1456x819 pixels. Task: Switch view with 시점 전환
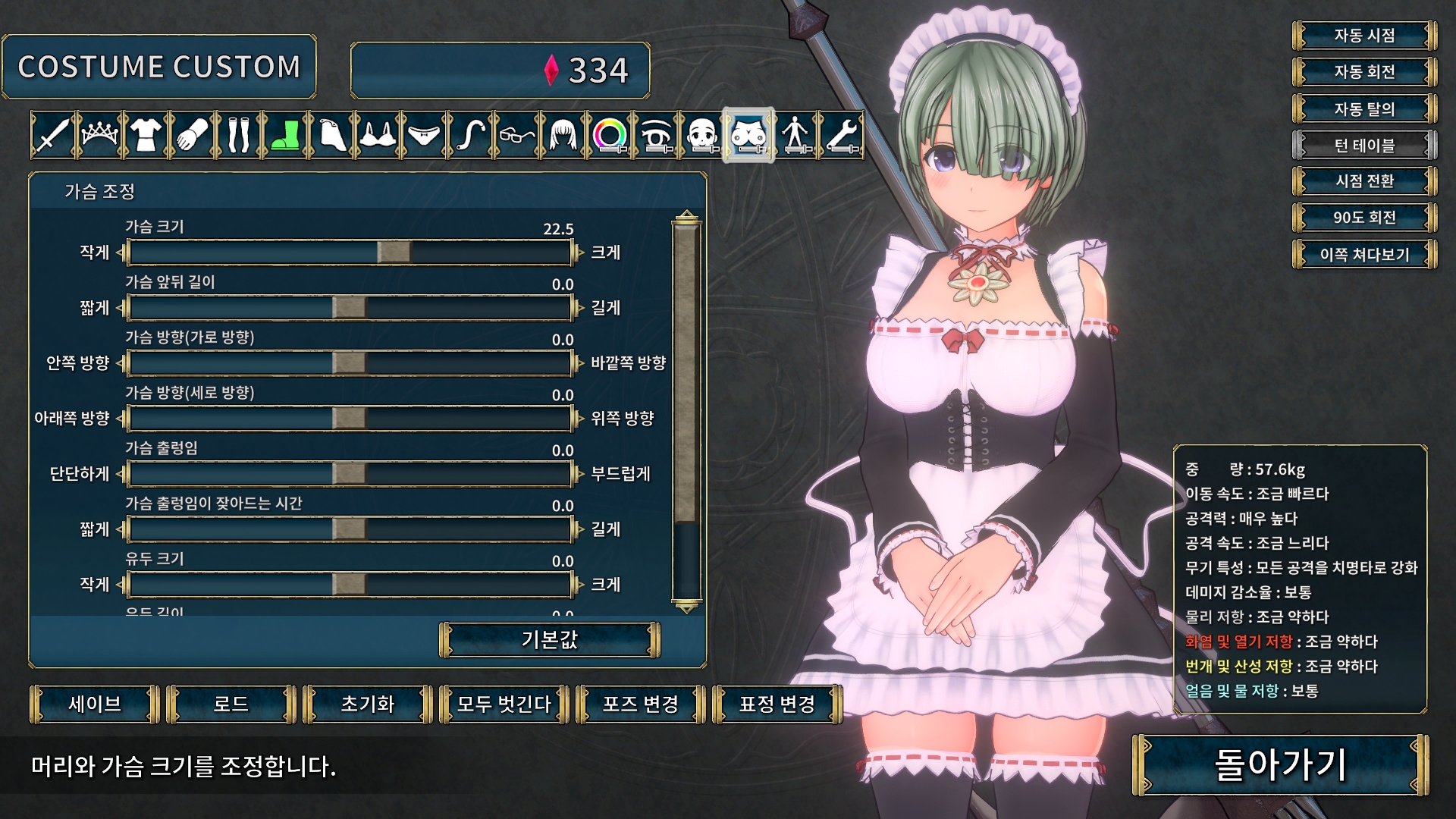coord(1364,181)
